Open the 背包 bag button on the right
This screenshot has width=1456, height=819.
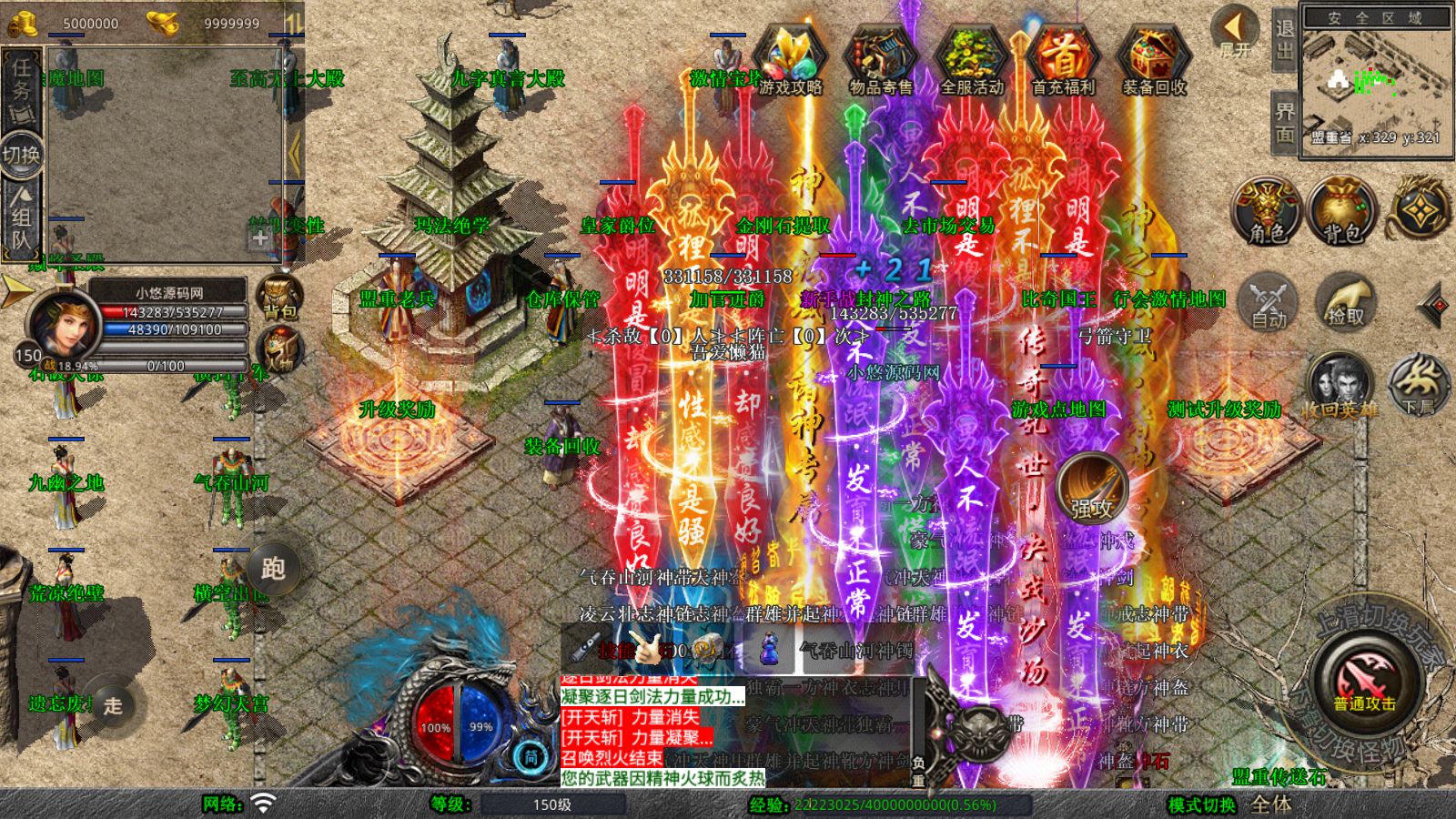(x=1342, y=211)
